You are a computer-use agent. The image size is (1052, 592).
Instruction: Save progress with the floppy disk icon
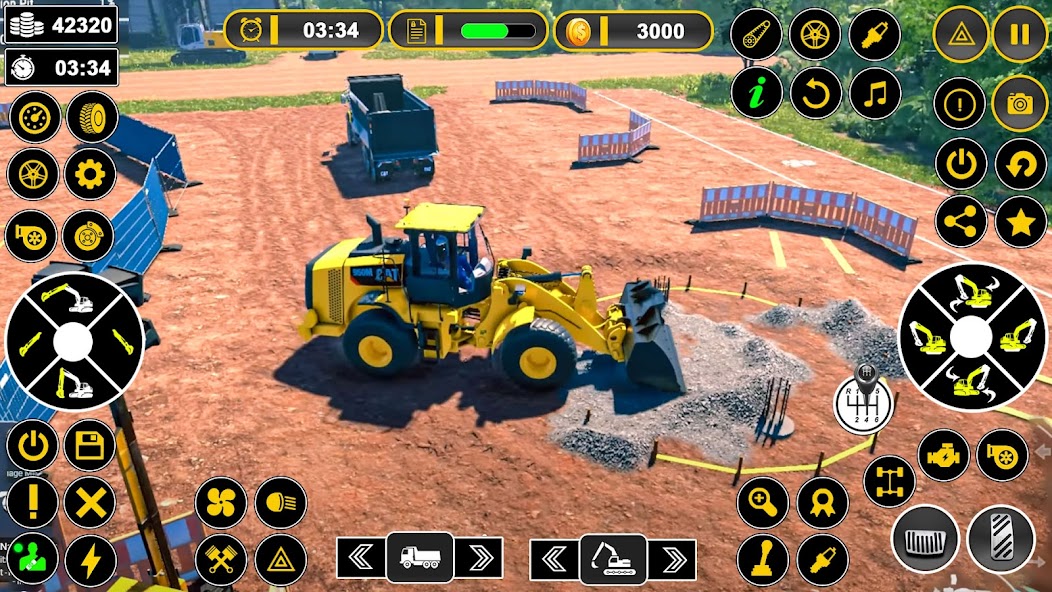click(90, 445)
